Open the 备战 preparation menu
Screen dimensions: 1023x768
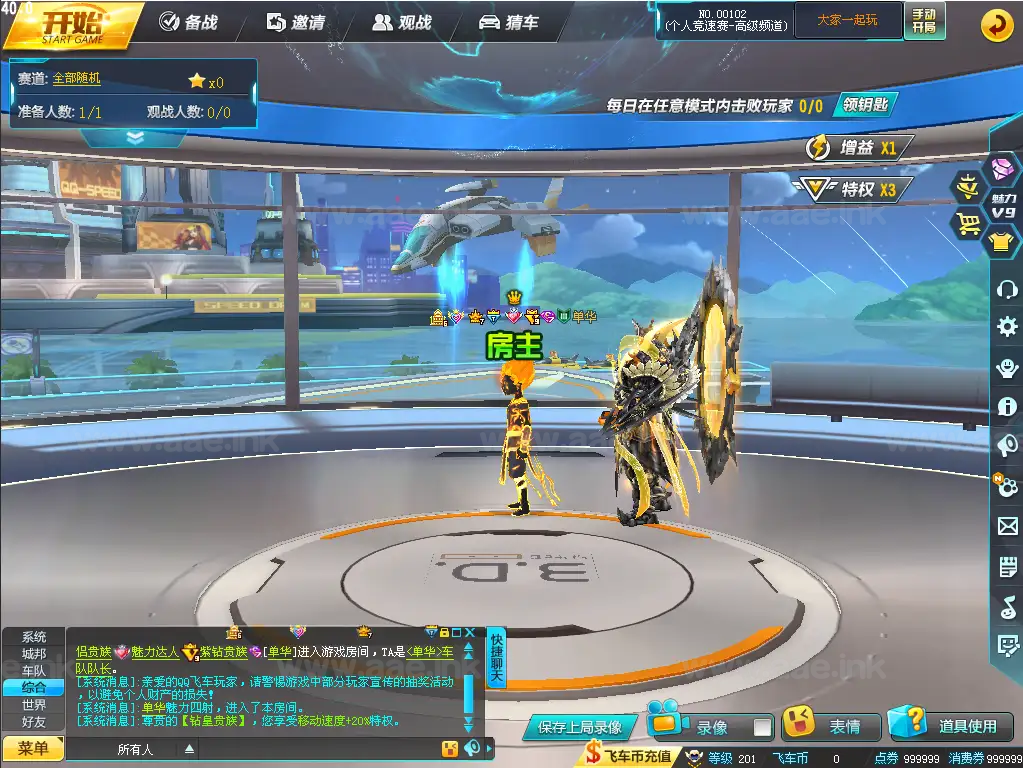pos(189,22)
